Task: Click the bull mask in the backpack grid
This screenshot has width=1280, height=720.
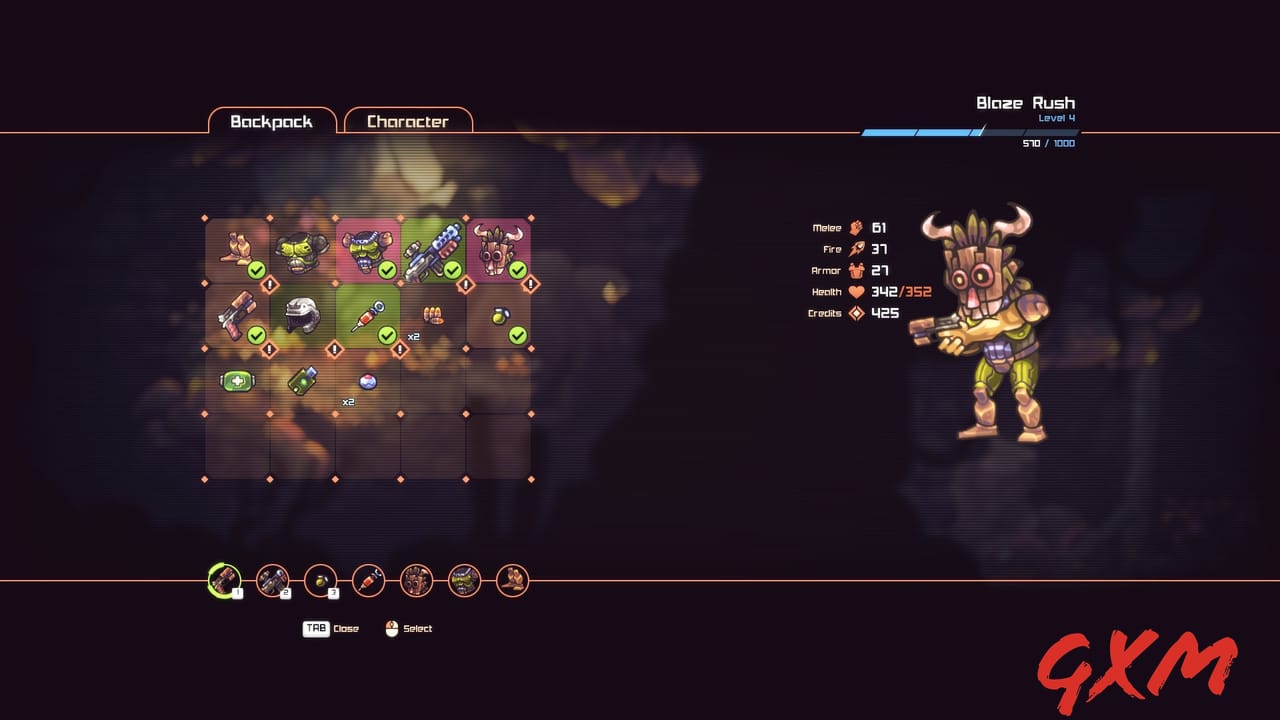Action: coord(494,251)
